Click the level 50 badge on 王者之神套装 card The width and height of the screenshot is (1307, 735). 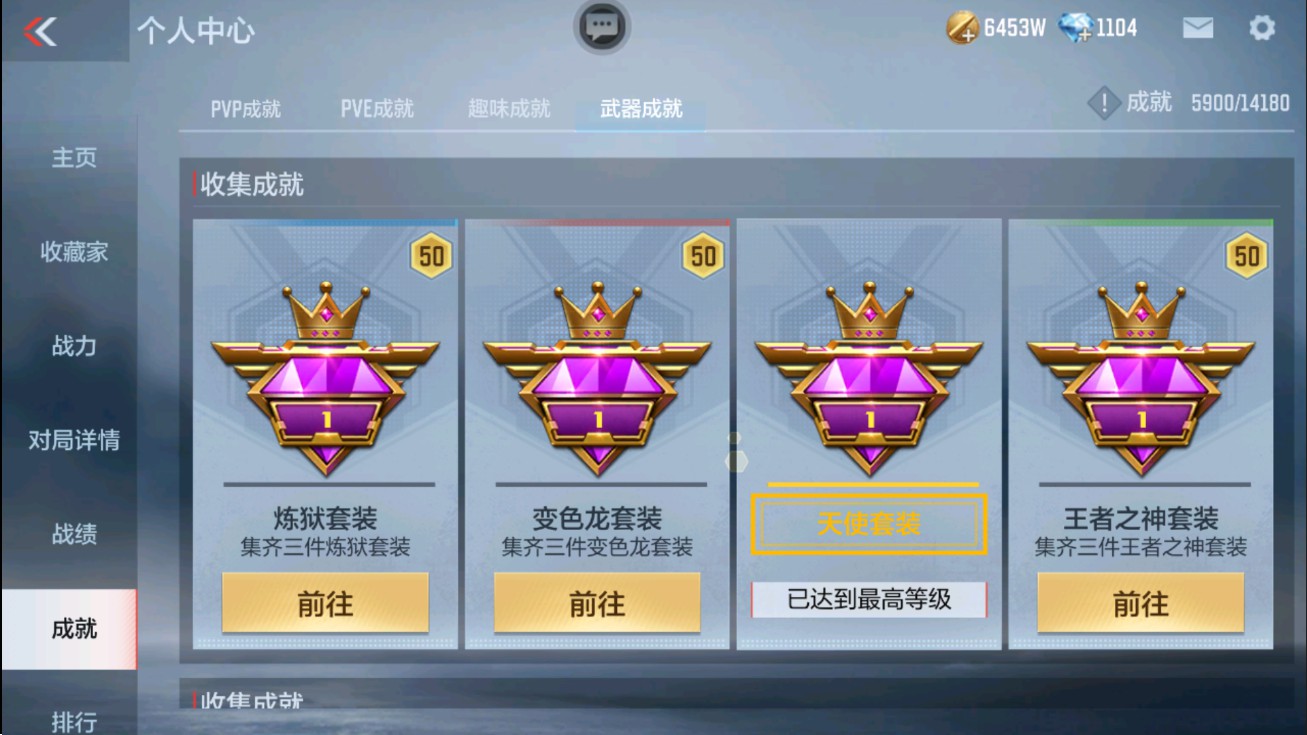tap(1247, 256)
